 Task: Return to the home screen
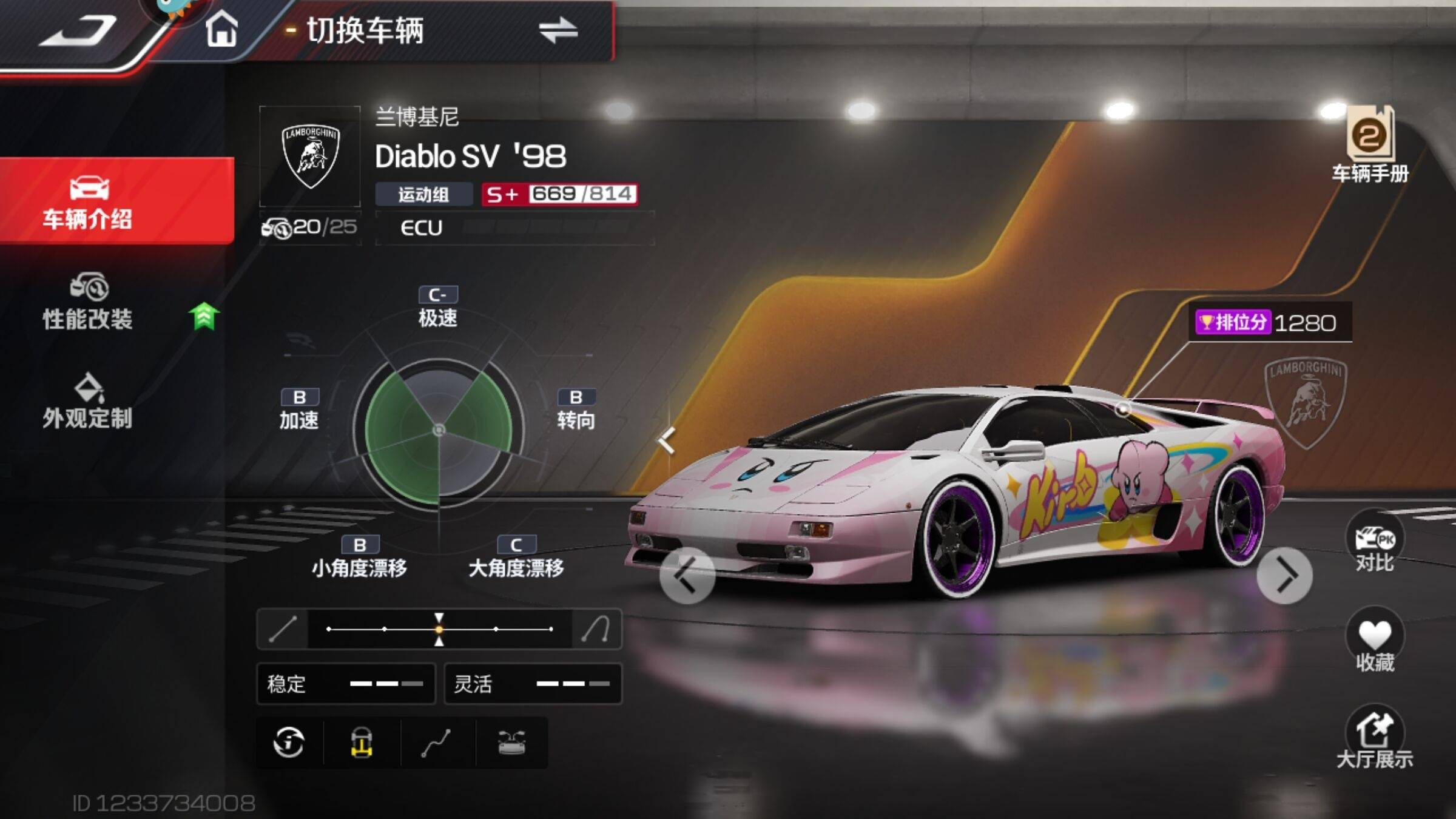coord(221,30)
